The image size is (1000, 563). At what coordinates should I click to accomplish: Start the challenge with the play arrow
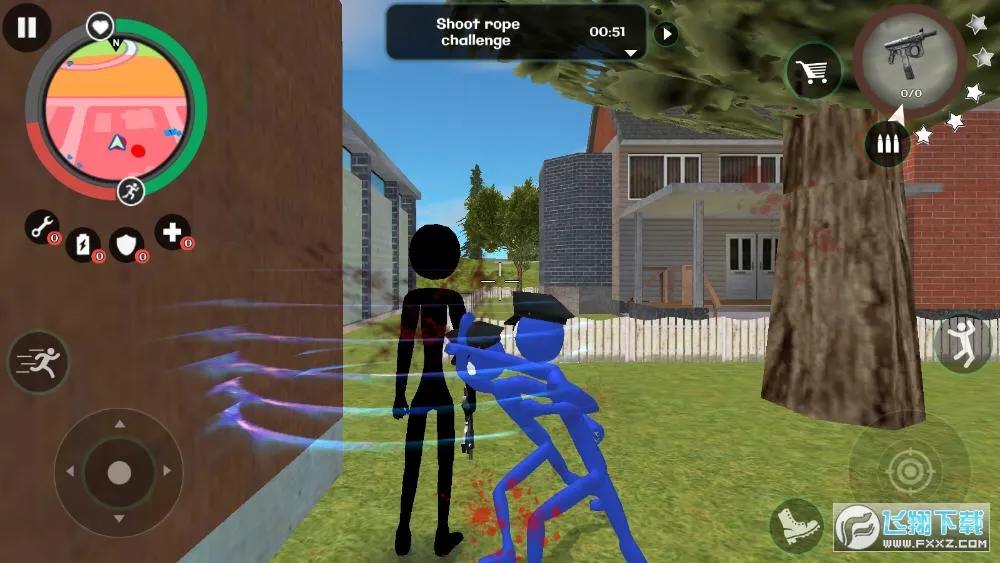tap(665, 34)
